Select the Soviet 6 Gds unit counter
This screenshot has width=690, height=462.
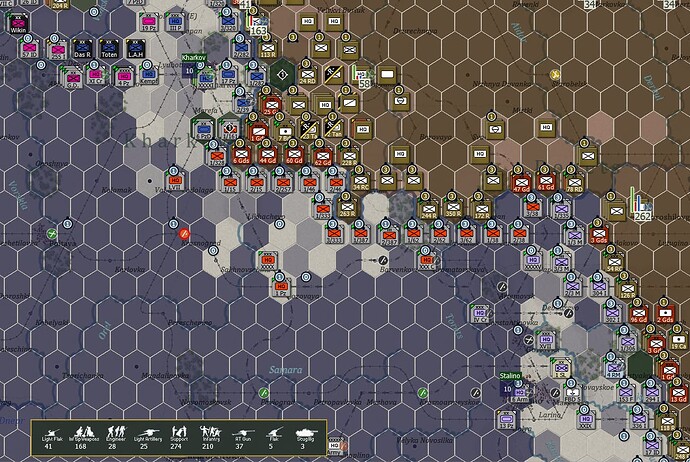[242, 153]
